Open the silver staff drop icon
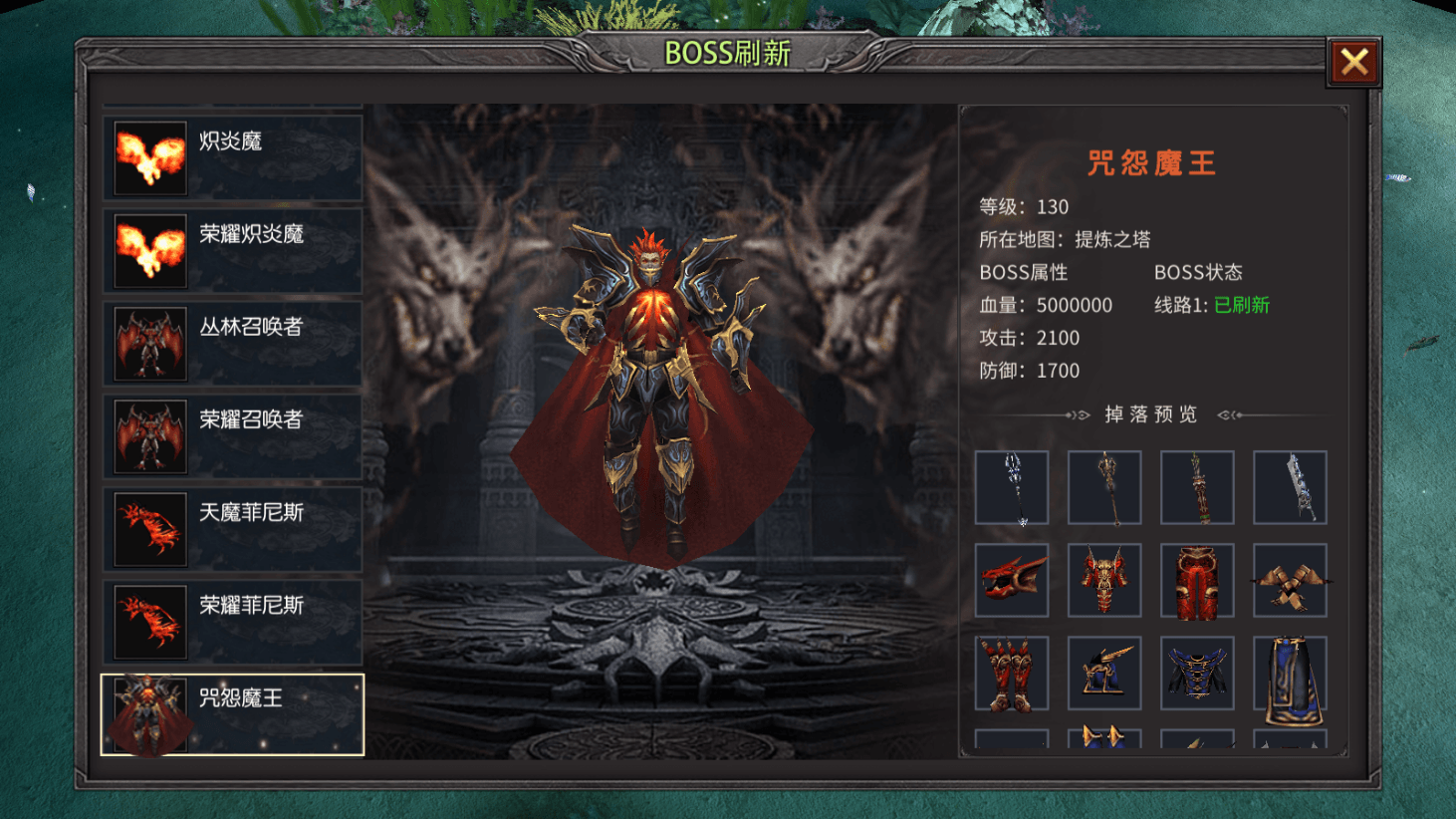The width and height of the screenshot is (1456, 819). 1012,488
